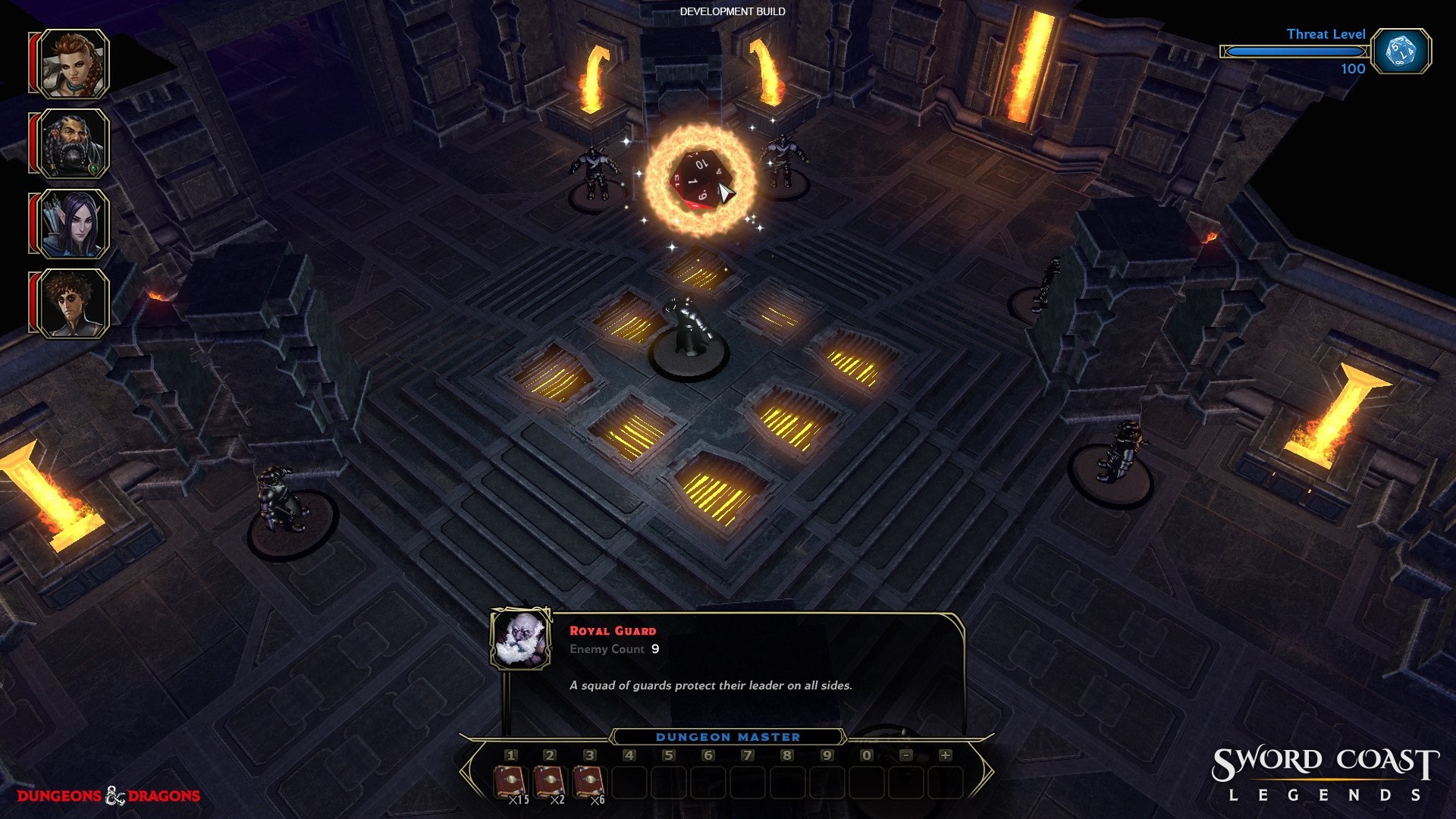Click the Dungeon Master title banner

tap(728, 736)
